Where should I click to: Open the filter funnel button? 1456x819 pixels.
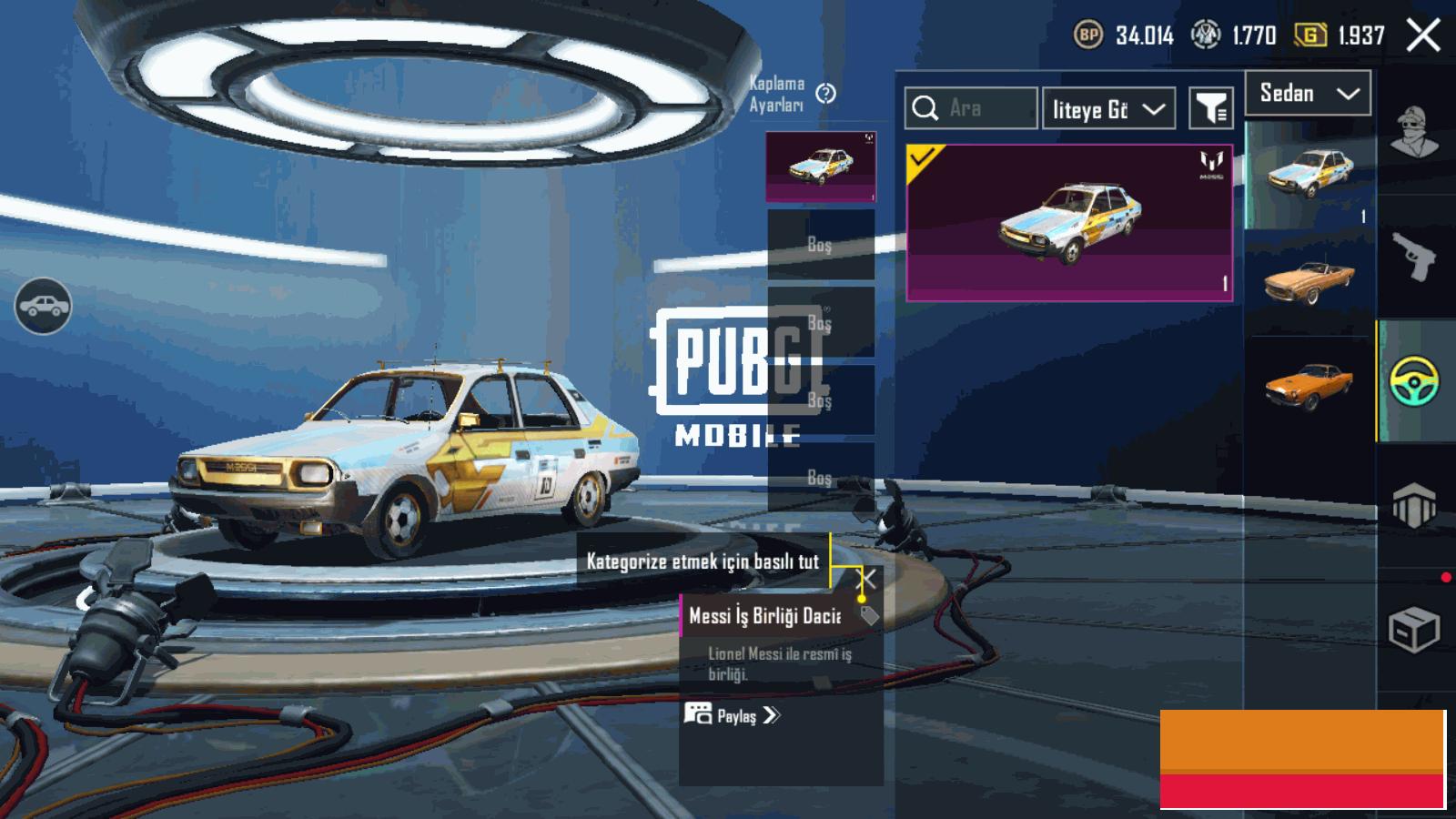(1211, 109)
